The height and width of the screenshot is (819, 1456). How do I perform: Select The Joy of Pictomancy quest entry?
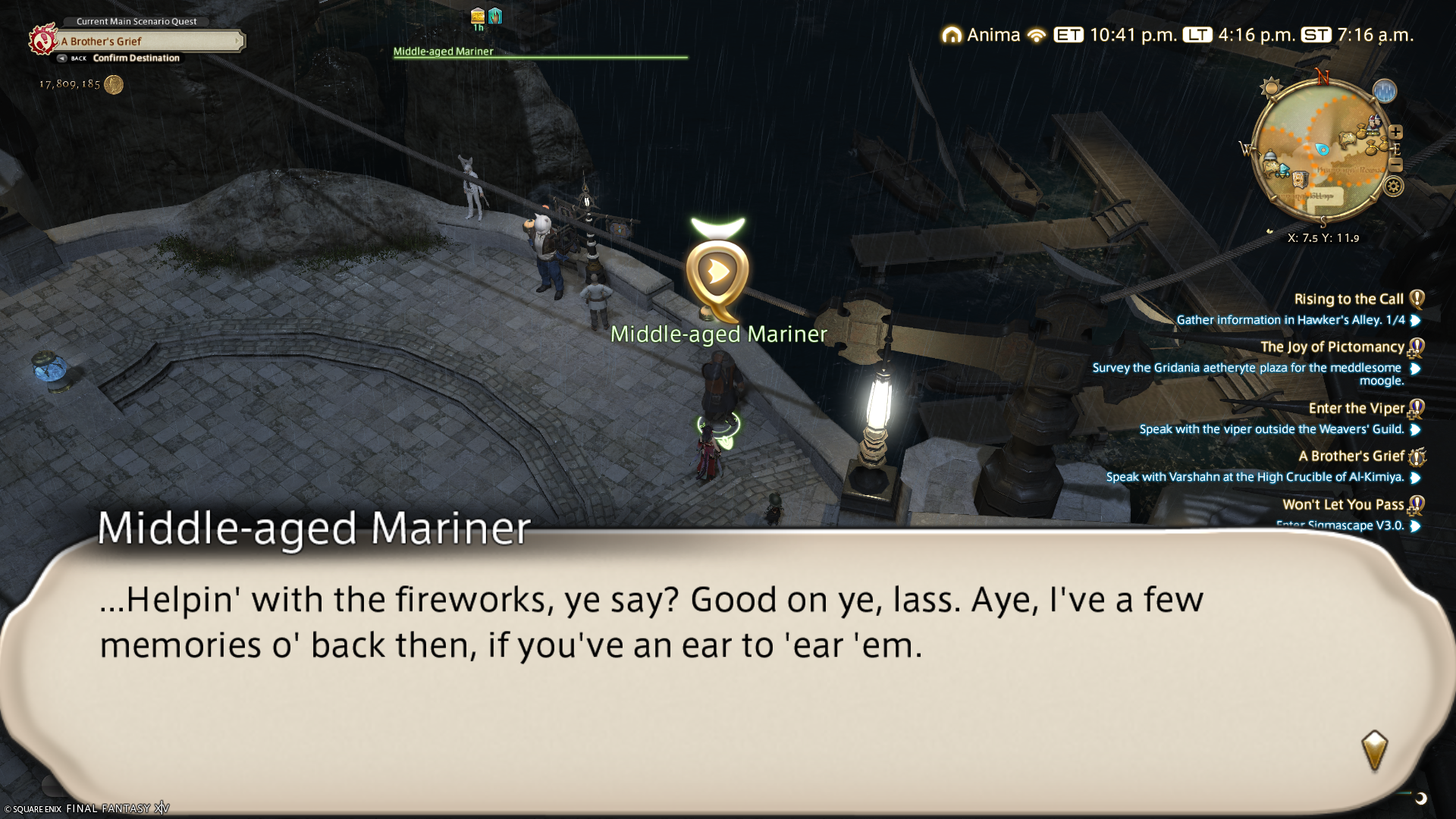click(x=1332, y=347)
